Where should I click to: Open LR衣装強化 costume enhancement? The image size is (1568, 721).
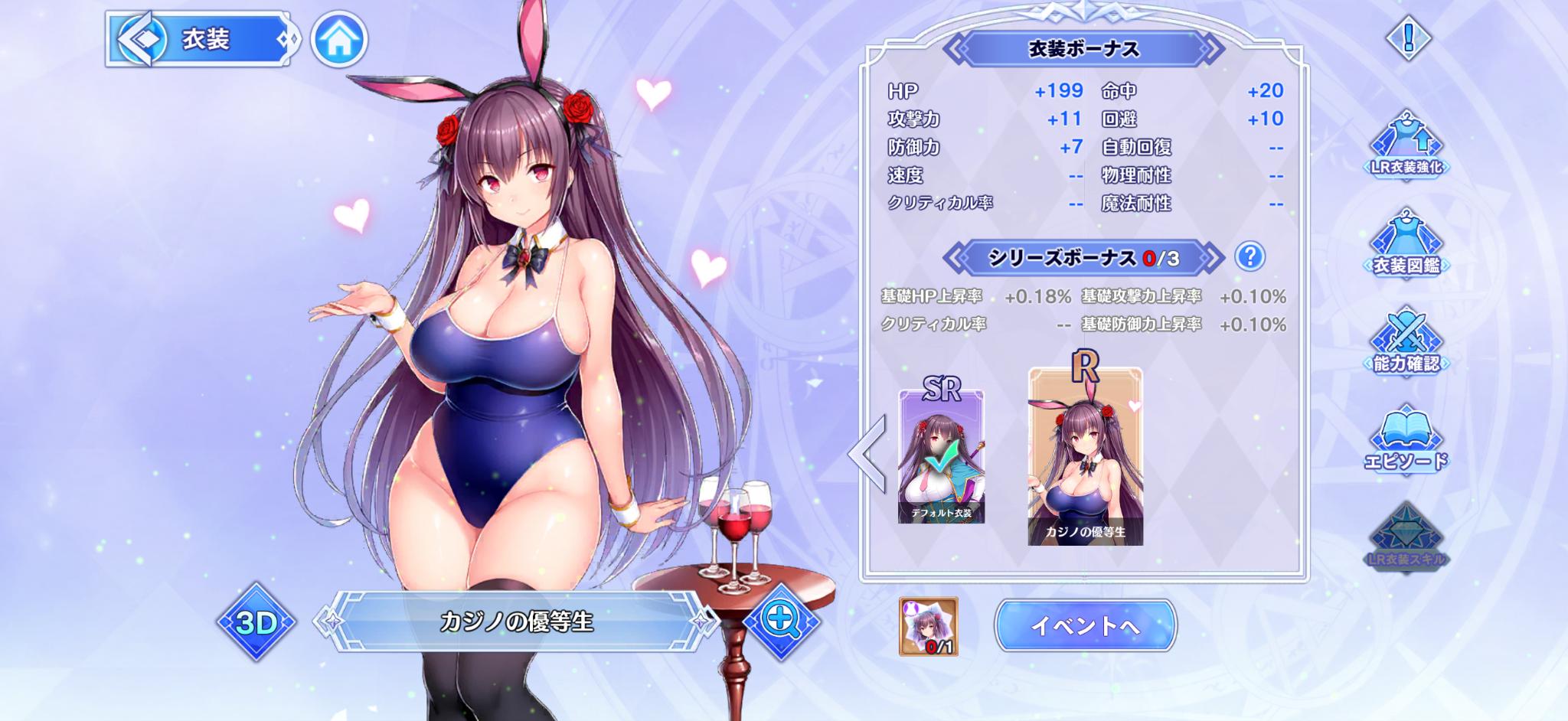(1406, 145)
